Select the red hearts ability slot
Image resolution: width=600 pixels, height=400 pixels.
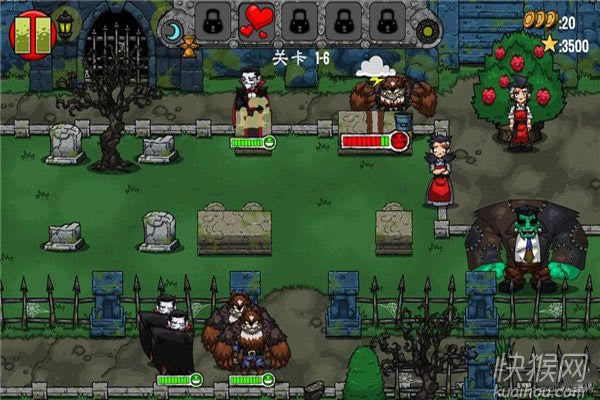click(x=255, y=20)
